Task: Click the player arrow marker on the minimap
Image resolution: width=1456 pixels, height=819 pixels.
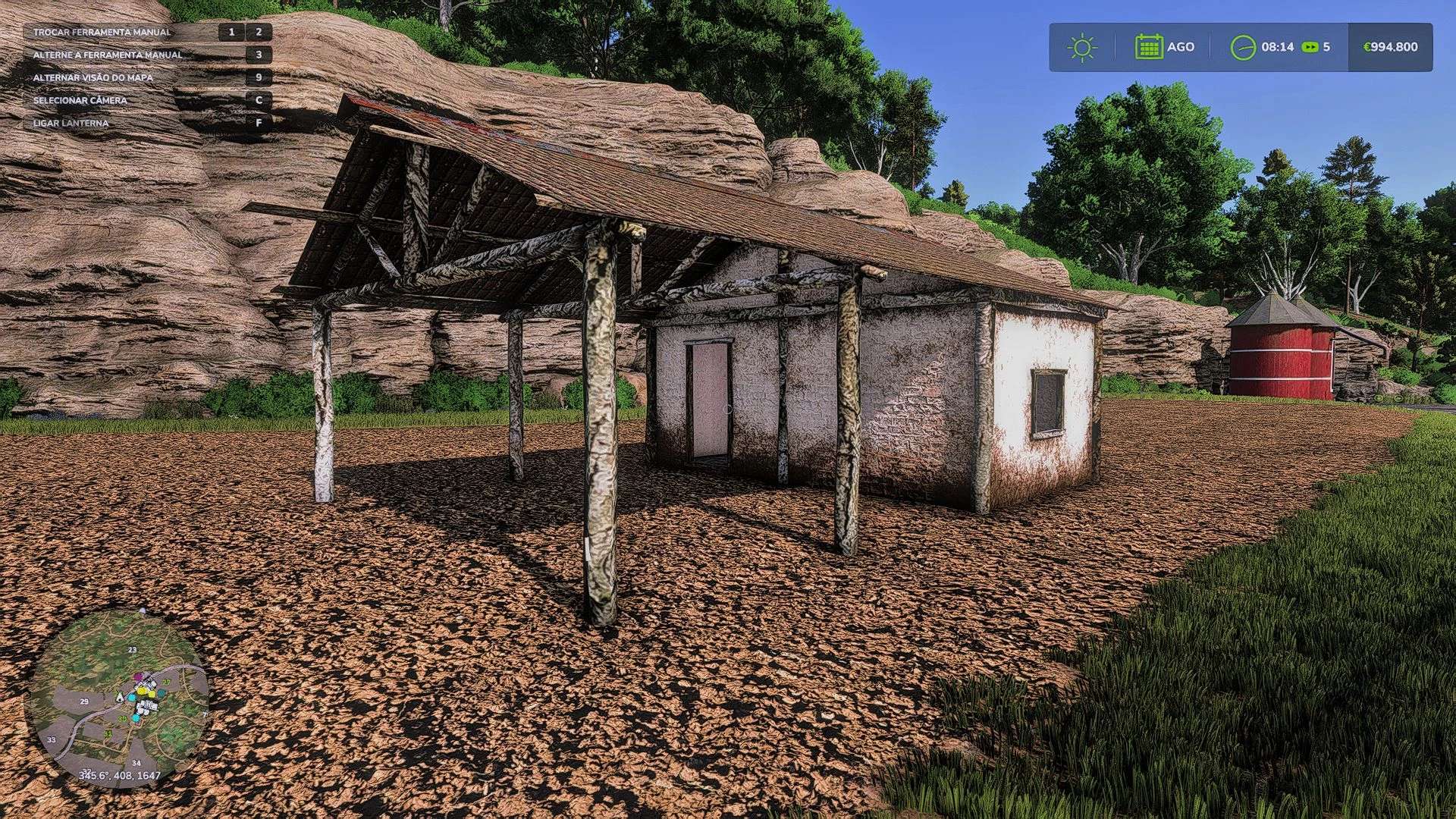Action: 120,698
